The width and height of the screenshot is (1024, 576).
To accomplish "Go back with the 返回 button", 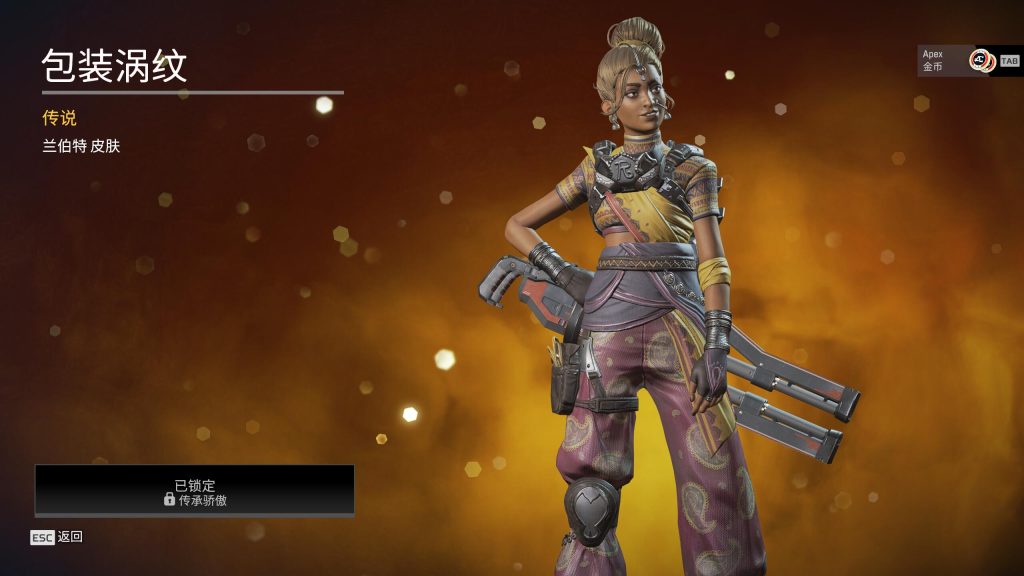I will coord(57,537).
